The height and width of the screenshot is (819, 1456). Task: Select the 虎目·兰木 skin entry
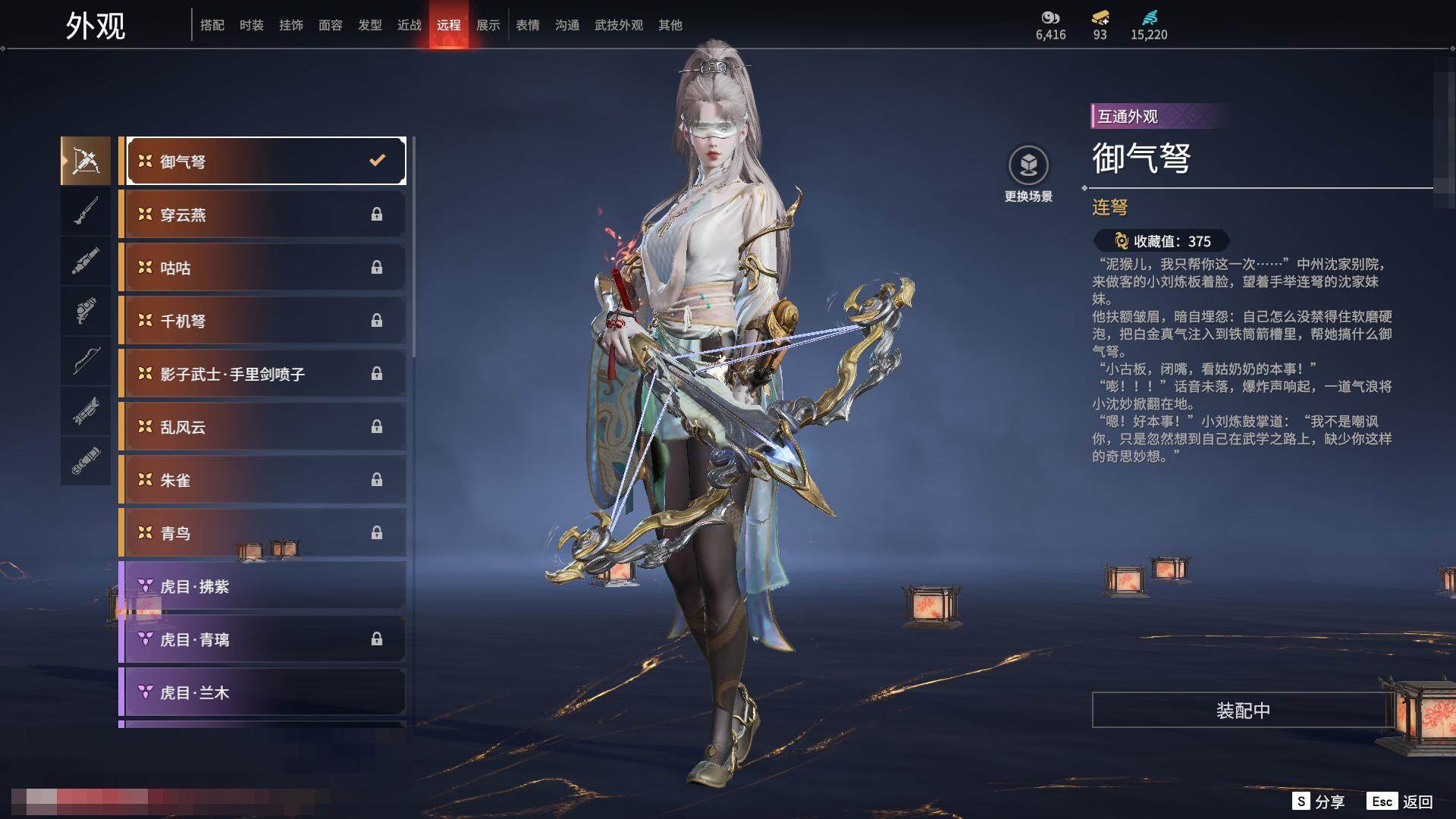262,692
